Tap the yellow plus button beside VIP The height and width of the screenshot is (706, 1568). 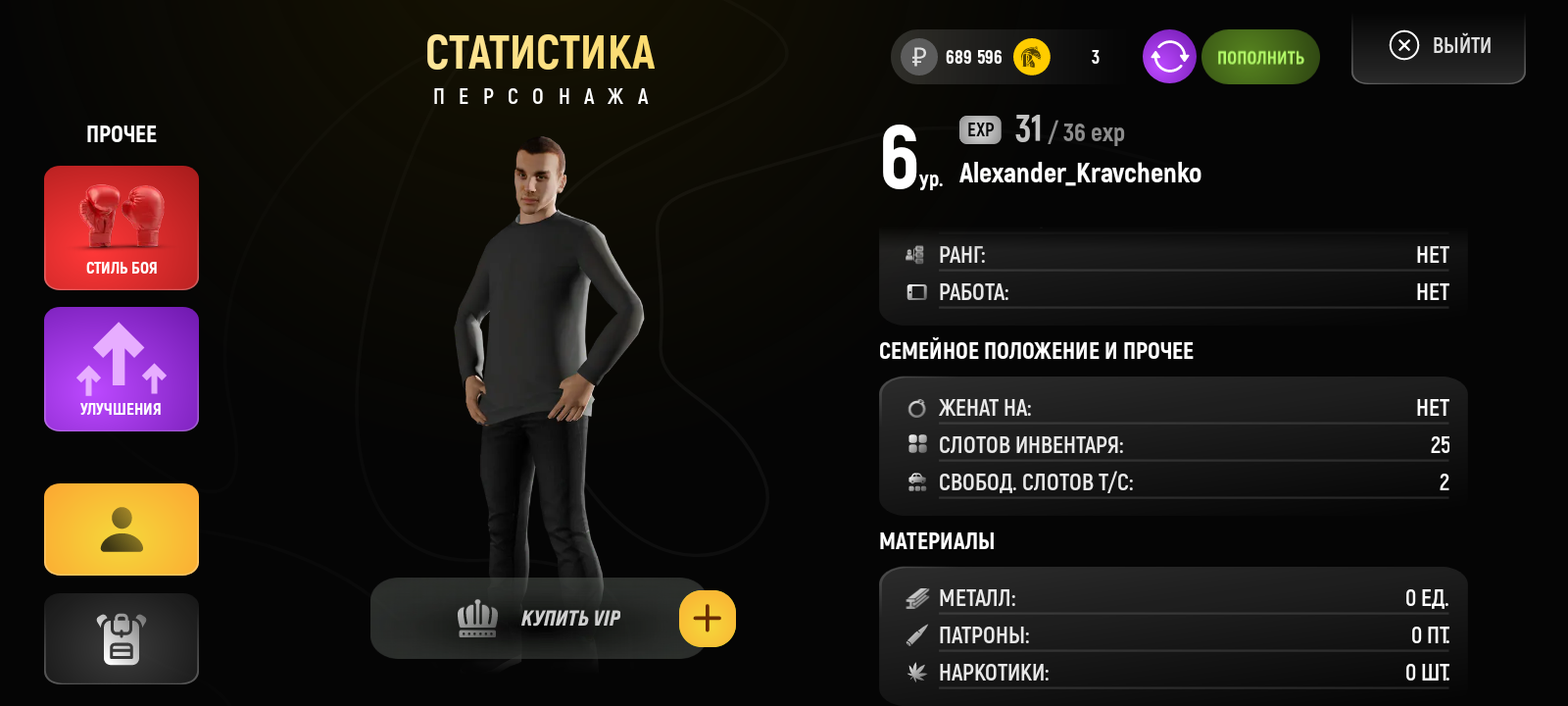708,619
